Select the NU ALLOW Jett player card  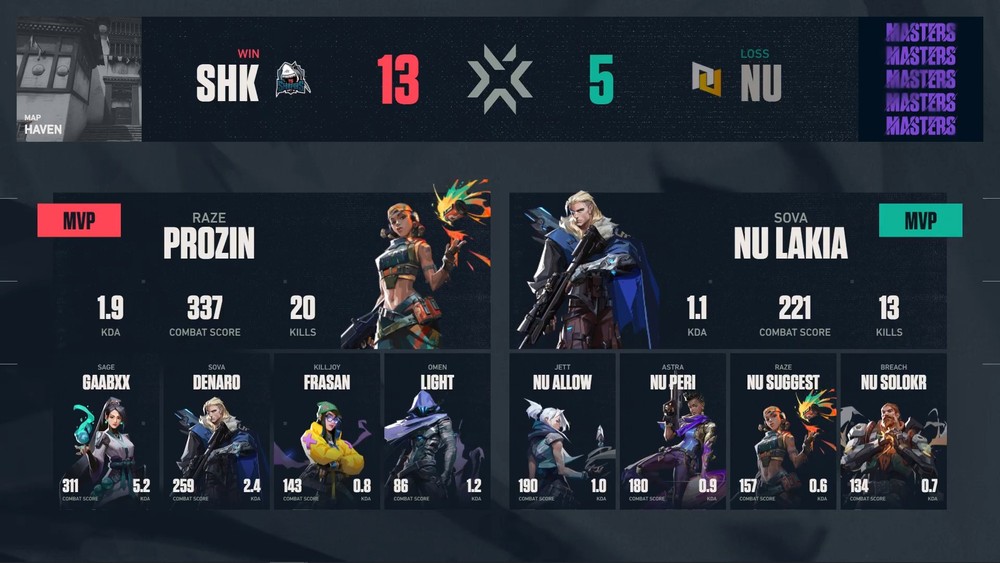[563, 431]
